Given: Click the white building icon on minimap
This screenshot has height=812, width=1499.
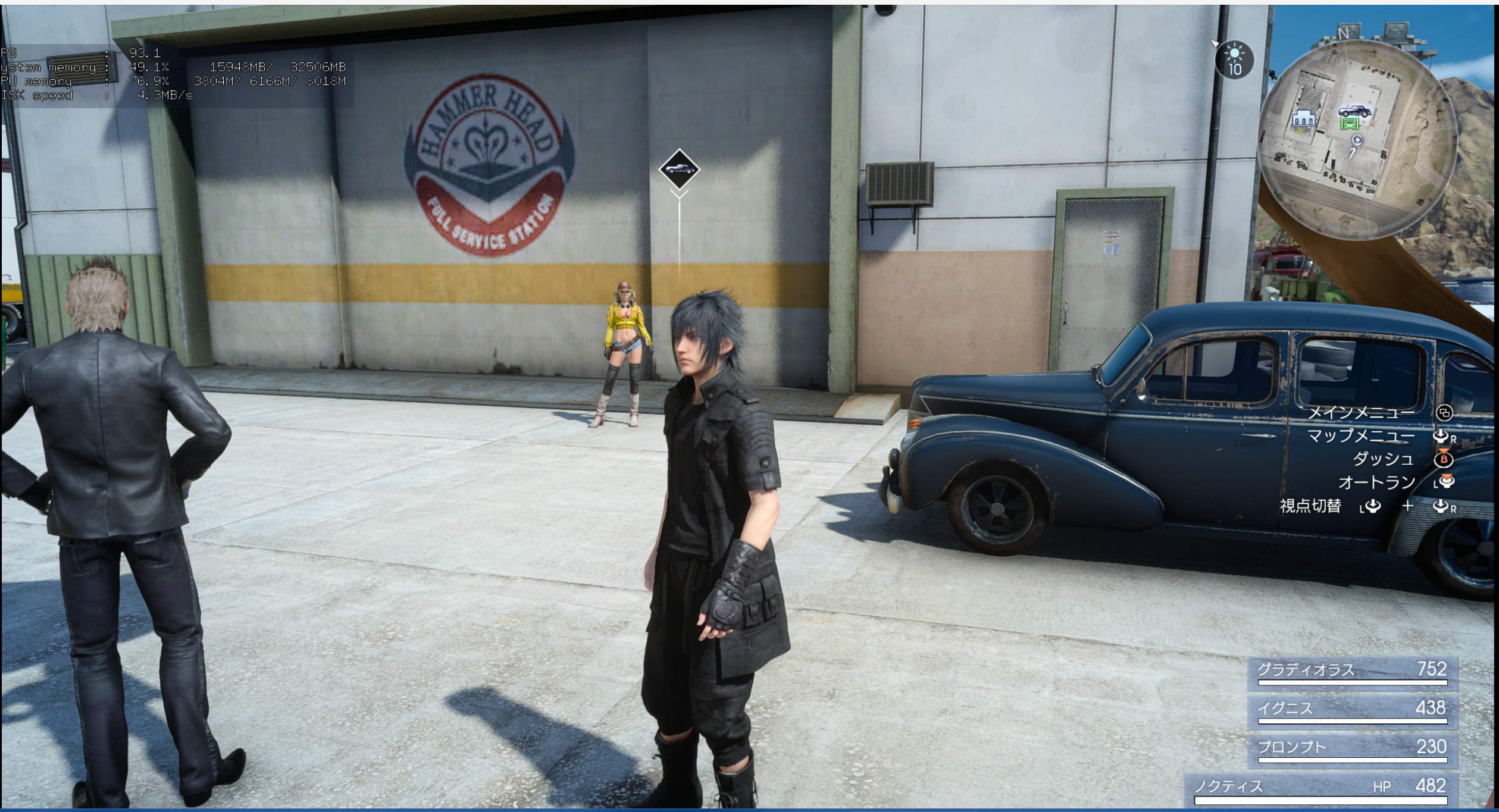Looking at the screenshot, I should pyautogui.click(x=1303, y=119).
